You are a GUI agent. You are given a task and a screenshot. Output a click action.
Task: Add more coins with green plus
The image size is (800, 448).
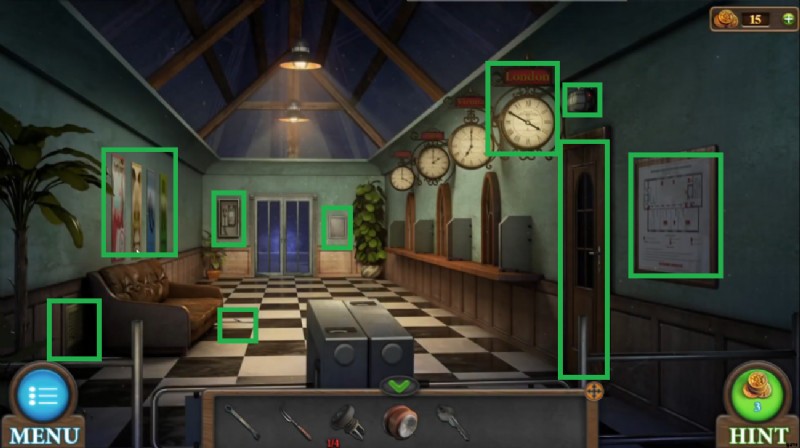pyautogui.click(x=788, y=18)
